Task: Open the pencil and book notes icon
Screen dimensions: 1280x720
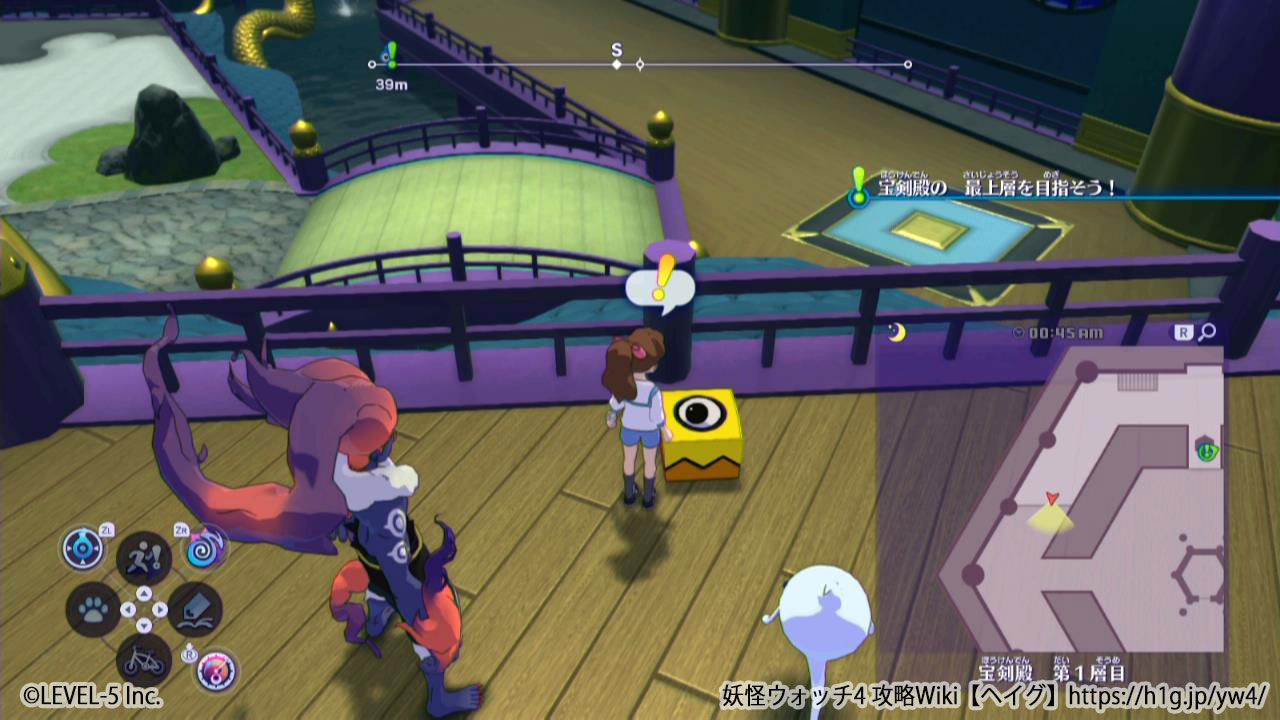Action: [195, 609]
